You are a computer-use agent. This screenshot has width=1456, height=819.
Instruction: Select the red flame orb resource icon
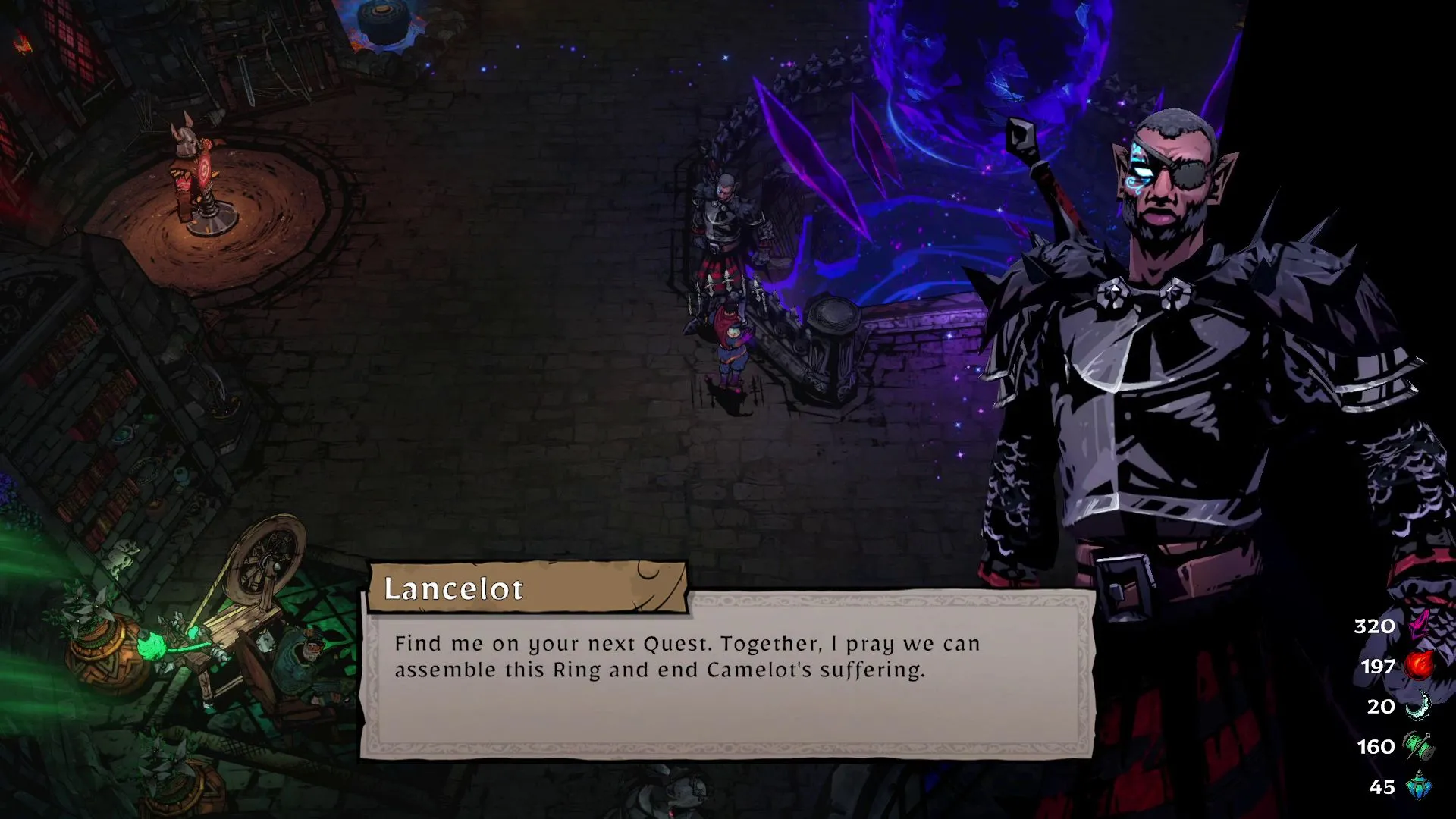click(1419, 666)
